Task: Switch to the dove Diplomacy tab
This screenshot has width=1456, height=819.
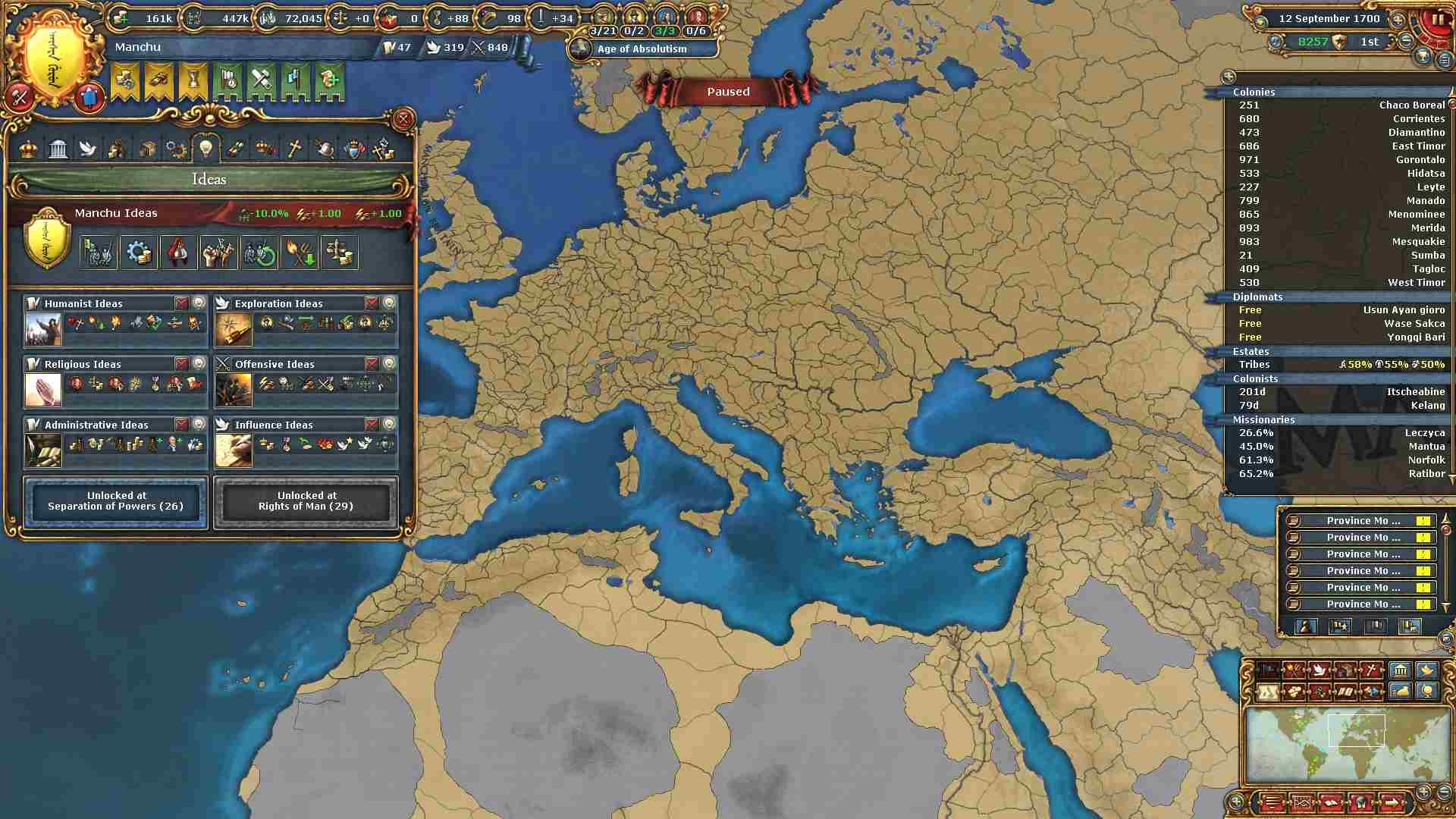Action: pyautogui.click(x=88, y=149)
